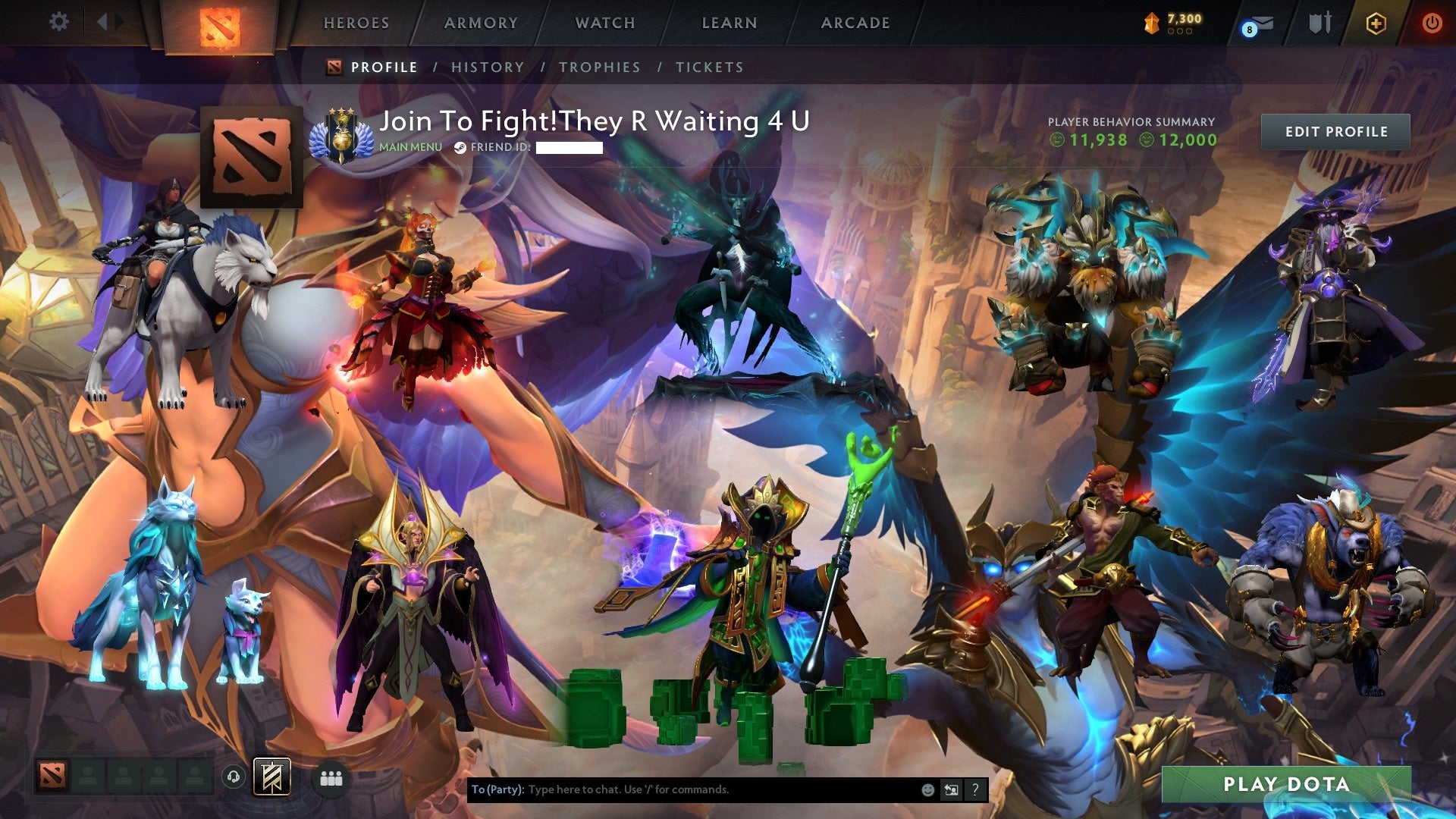Click the power button to exit Dota
The width and height of the screenshot is (1456, 819).
pyautogui.click(x=1433, y=23)
